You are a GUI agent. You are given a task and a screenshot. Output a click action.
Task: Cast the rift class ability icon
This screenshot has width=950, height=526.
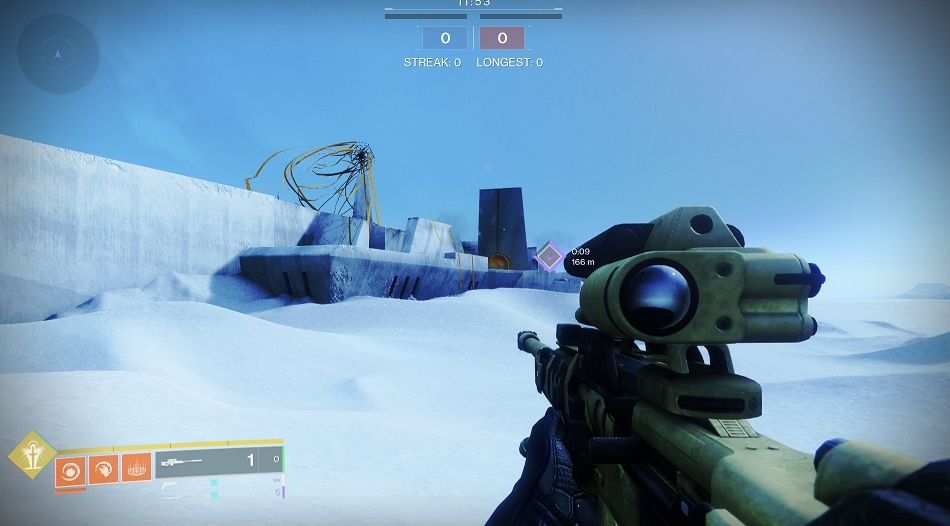pos(136,467)
